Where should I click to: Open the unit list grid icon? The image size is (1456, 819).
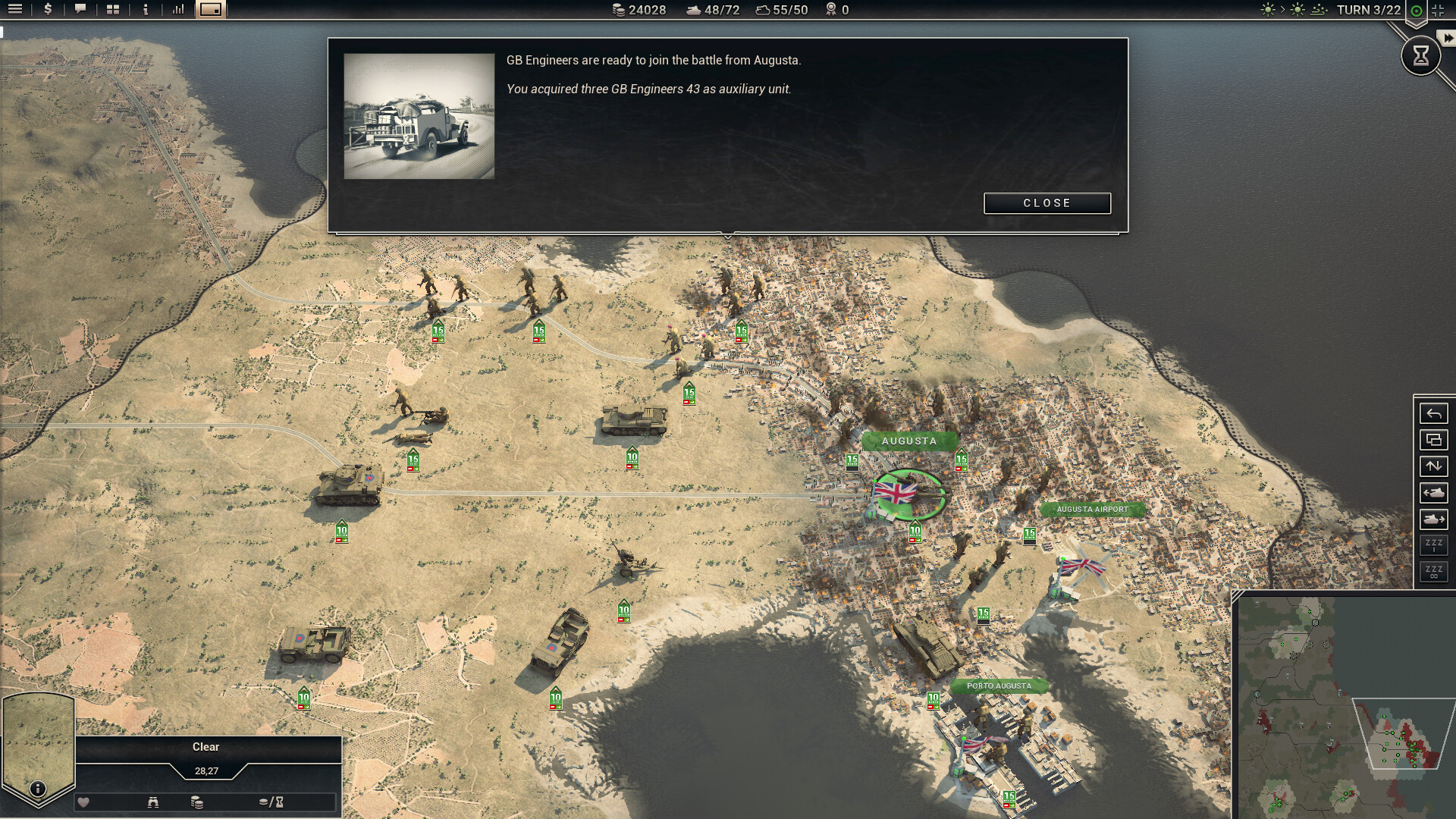112,10
